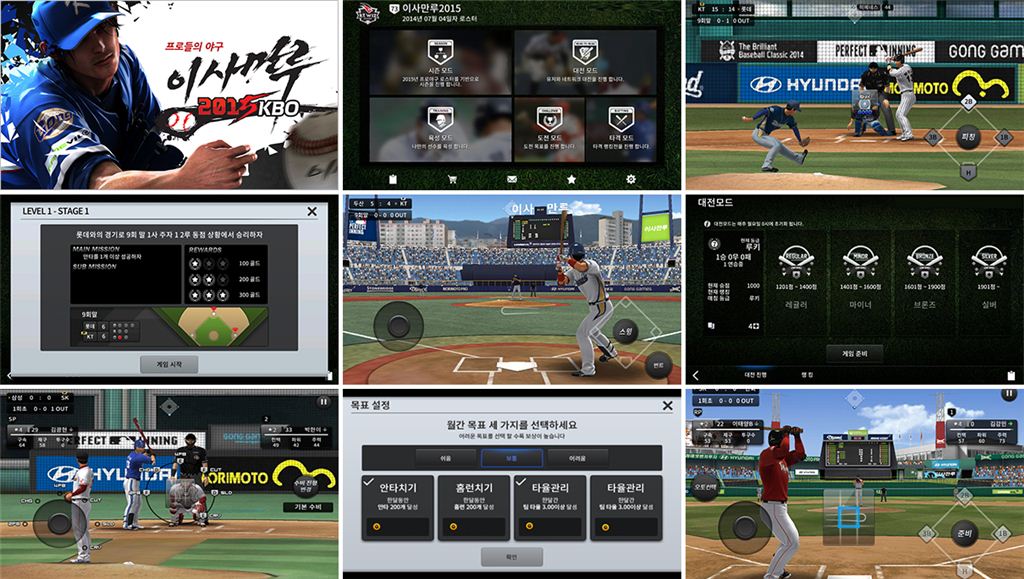Image resolution: width=1024 pixels, height=579 pixels.
Task: Click the 게임 준비 ready button
Action: tap(853, 353)
